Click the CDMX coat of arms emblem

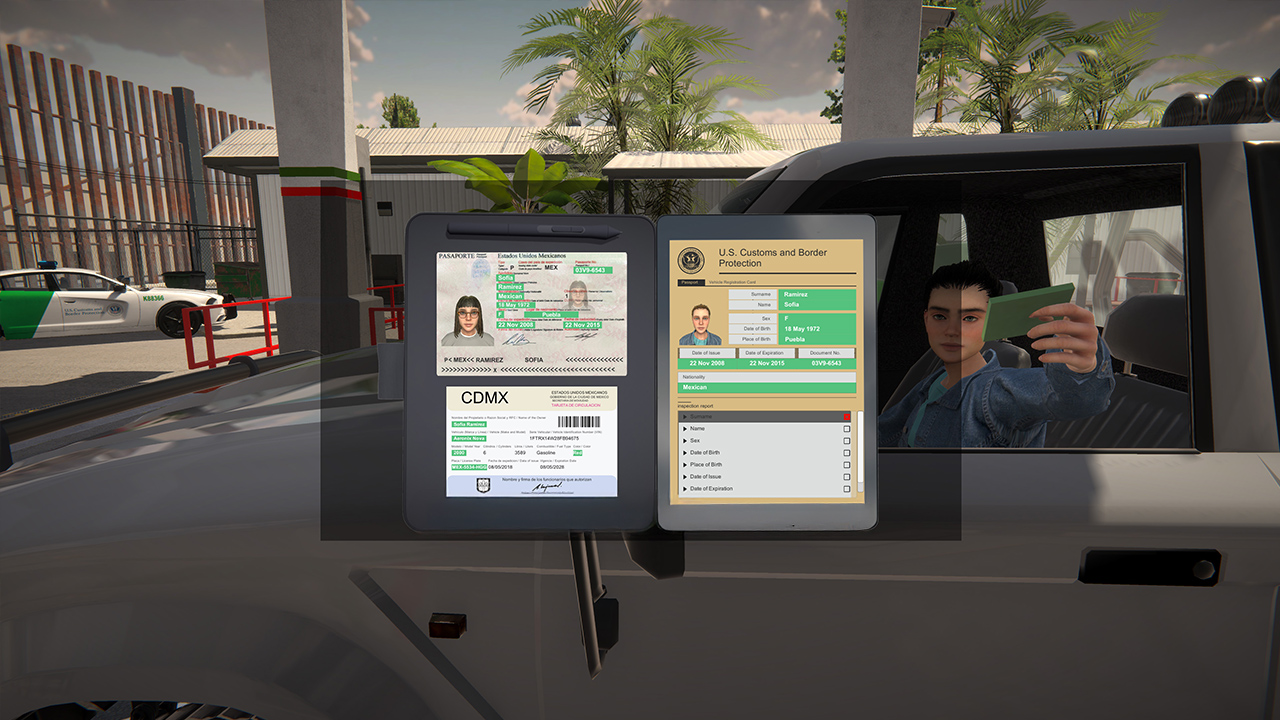pyautogui.click(x=483, y=485)
